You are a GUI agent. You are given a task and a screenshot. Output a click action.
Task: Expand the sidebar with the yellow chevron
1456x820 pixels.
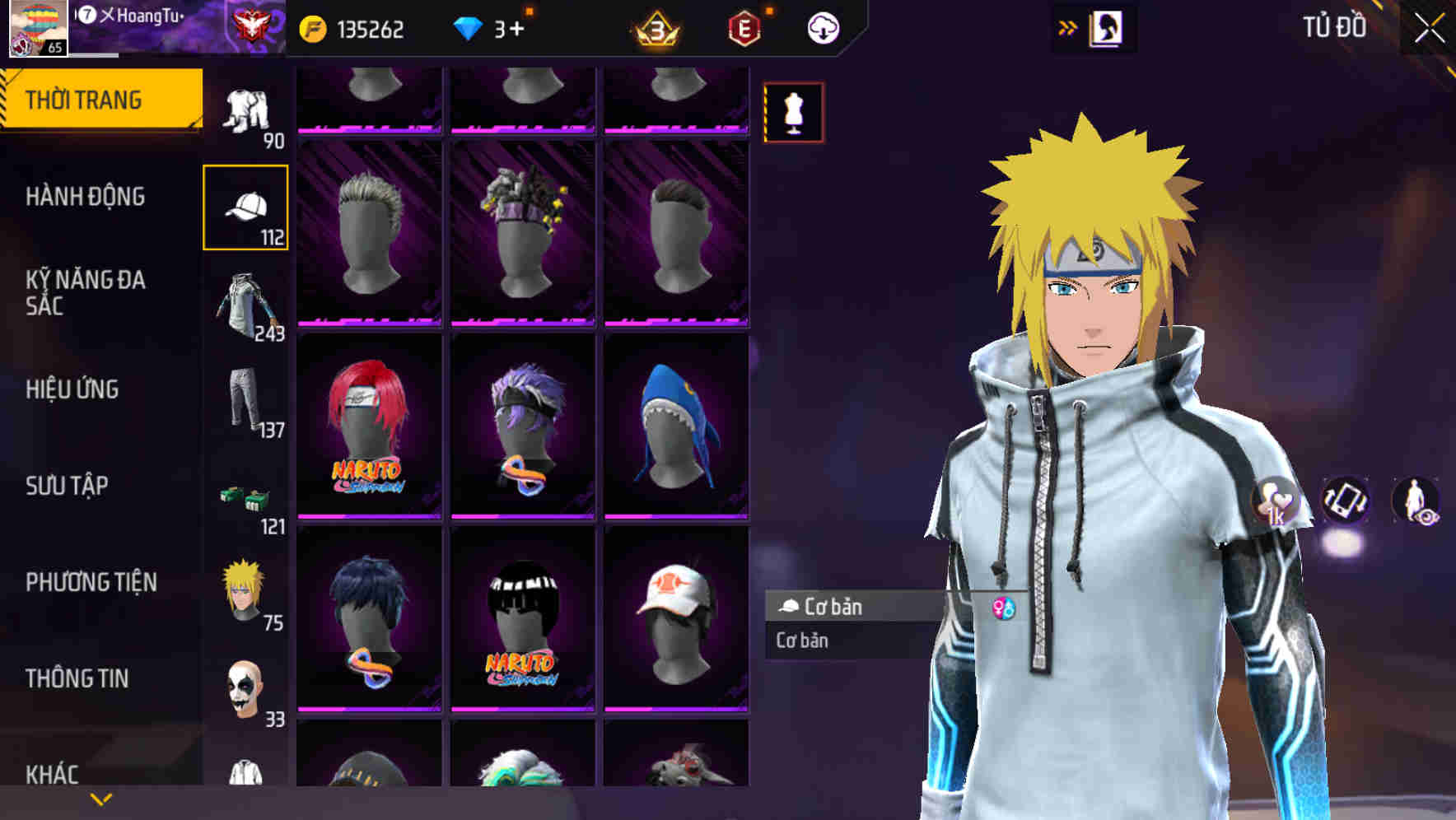(x=99, y=799)
